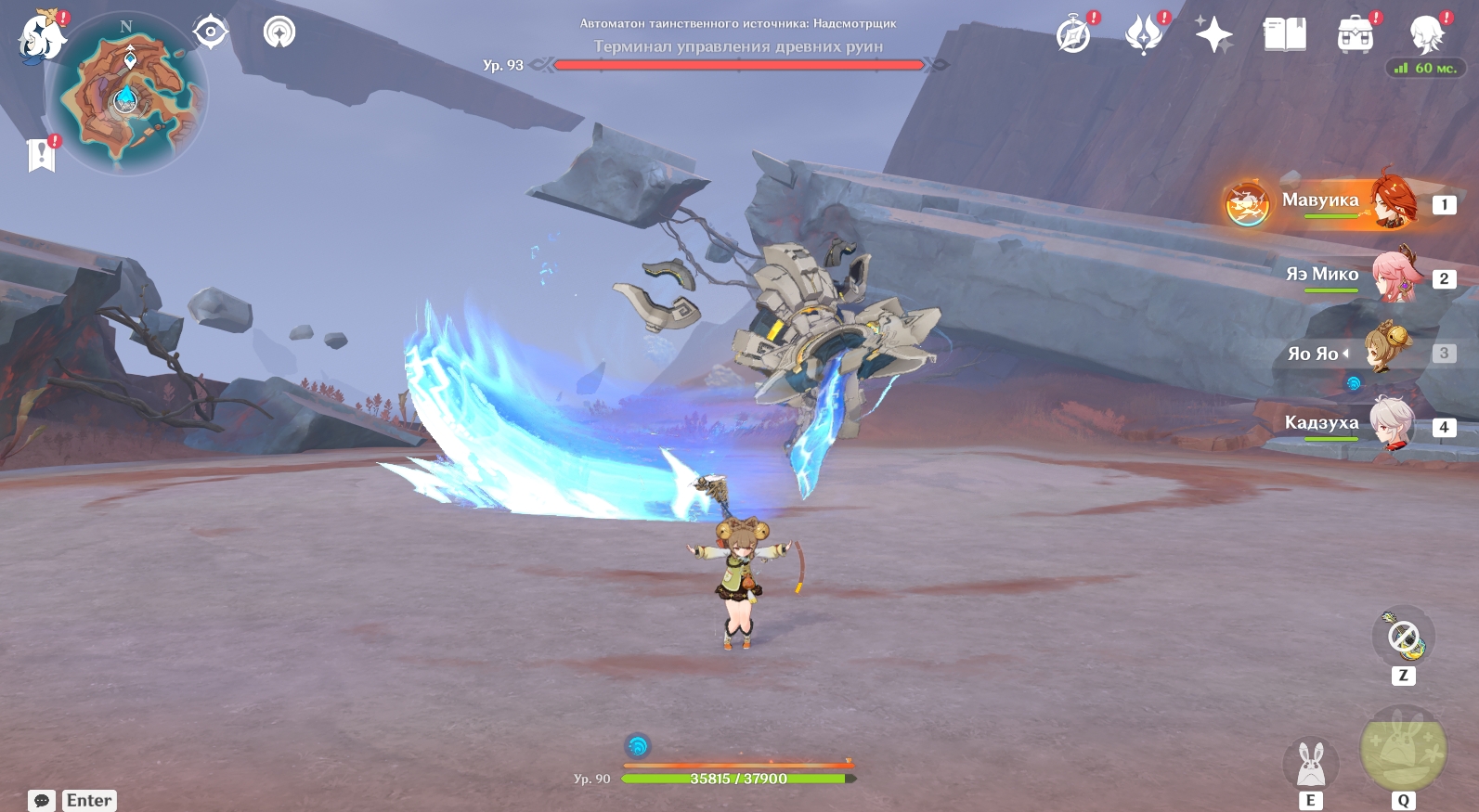This screenshot has width=1479, height=812.
Task: Use the gadget quick-slot icon
Action: (x=1403, y=637)
